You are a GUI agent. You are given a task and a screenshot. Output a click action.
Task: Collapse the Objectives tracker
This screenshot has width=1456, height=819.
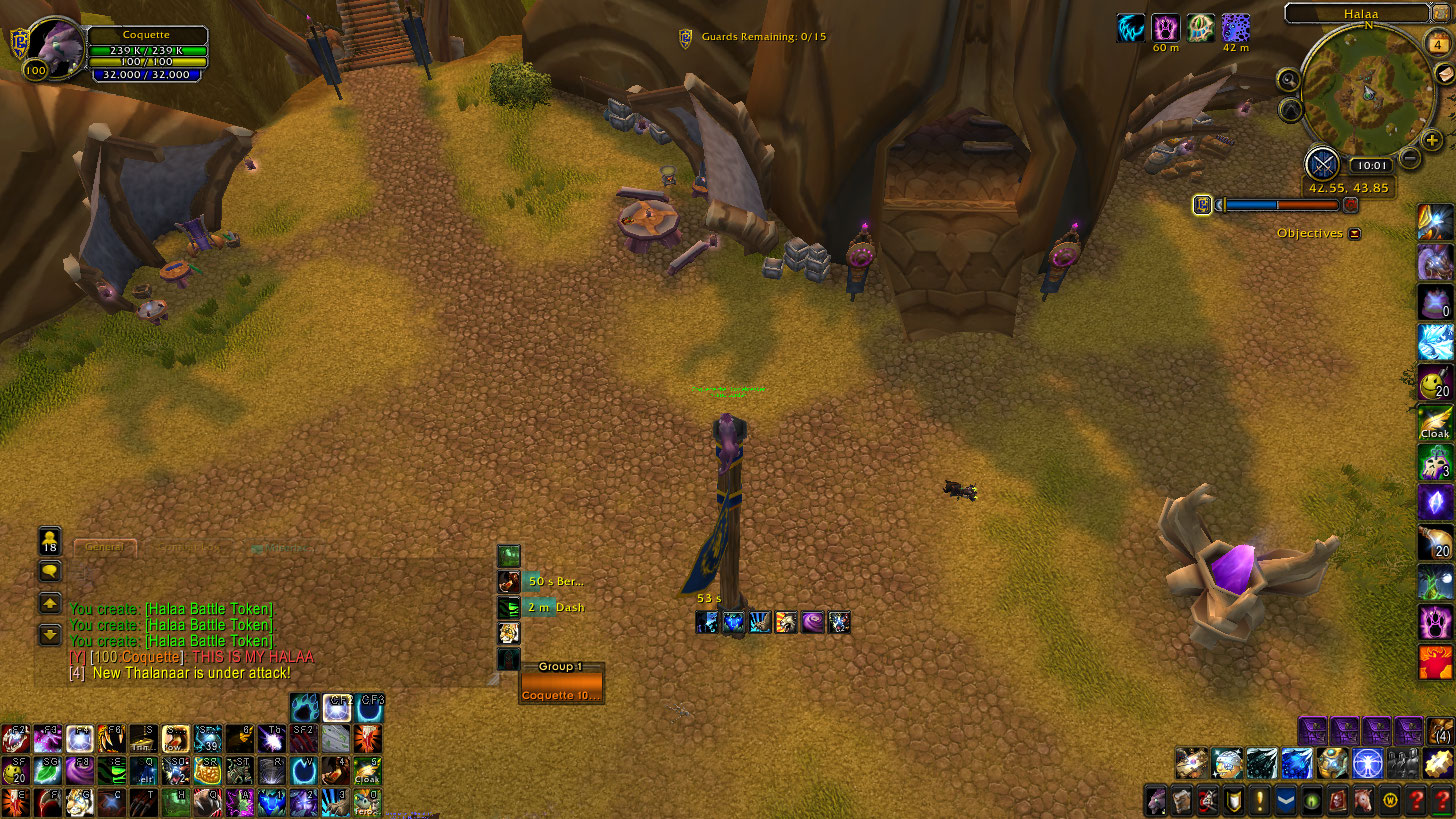tap(1354, 234)
